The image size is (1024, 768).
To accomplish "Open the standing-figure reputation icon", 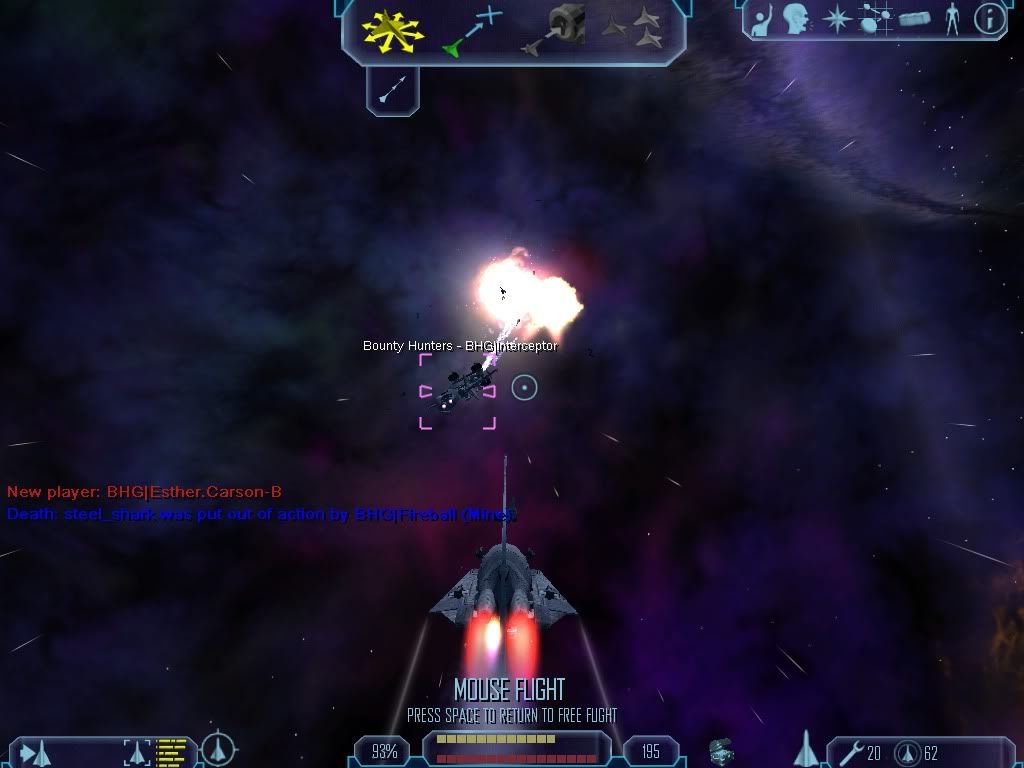I will click(952, 18).
